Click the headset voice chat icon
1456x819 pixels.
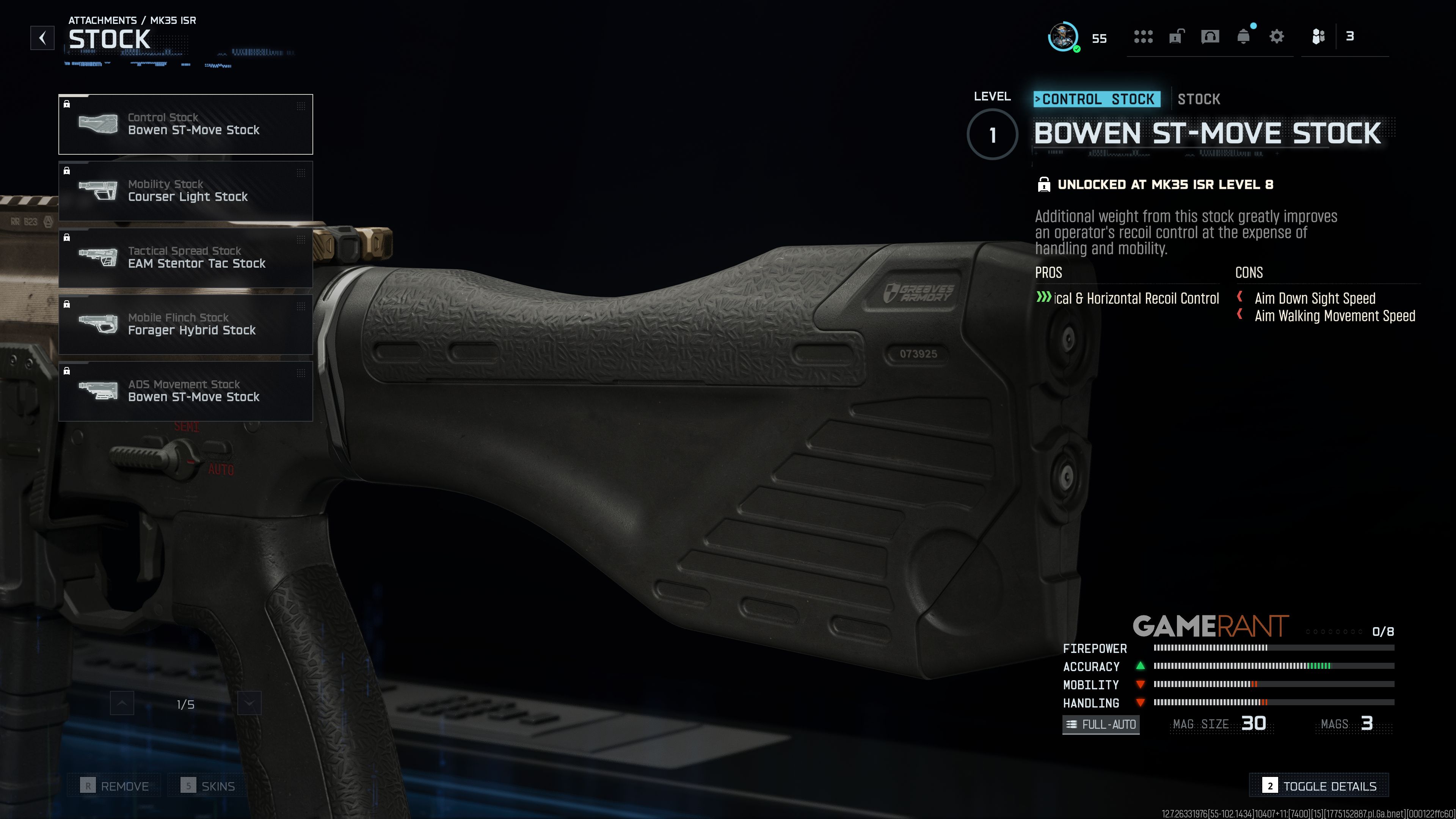click(x=1210, y=37)
